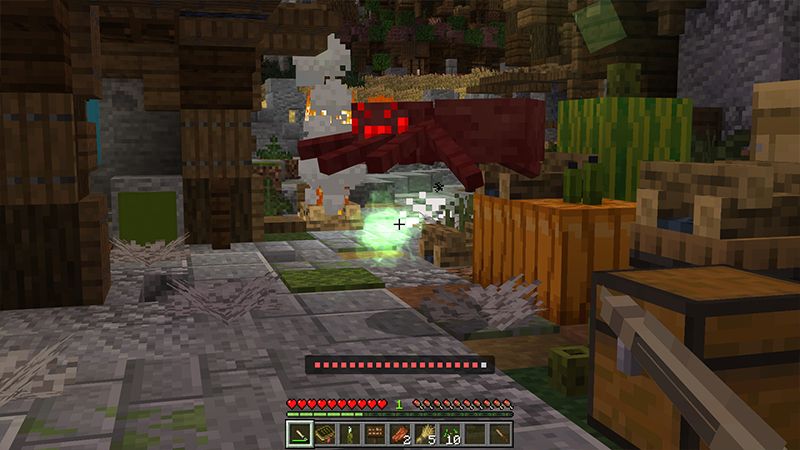800x450 pixels.
Task: Select the wooden sign hotbar slot
Action: [x=374, y=433]
